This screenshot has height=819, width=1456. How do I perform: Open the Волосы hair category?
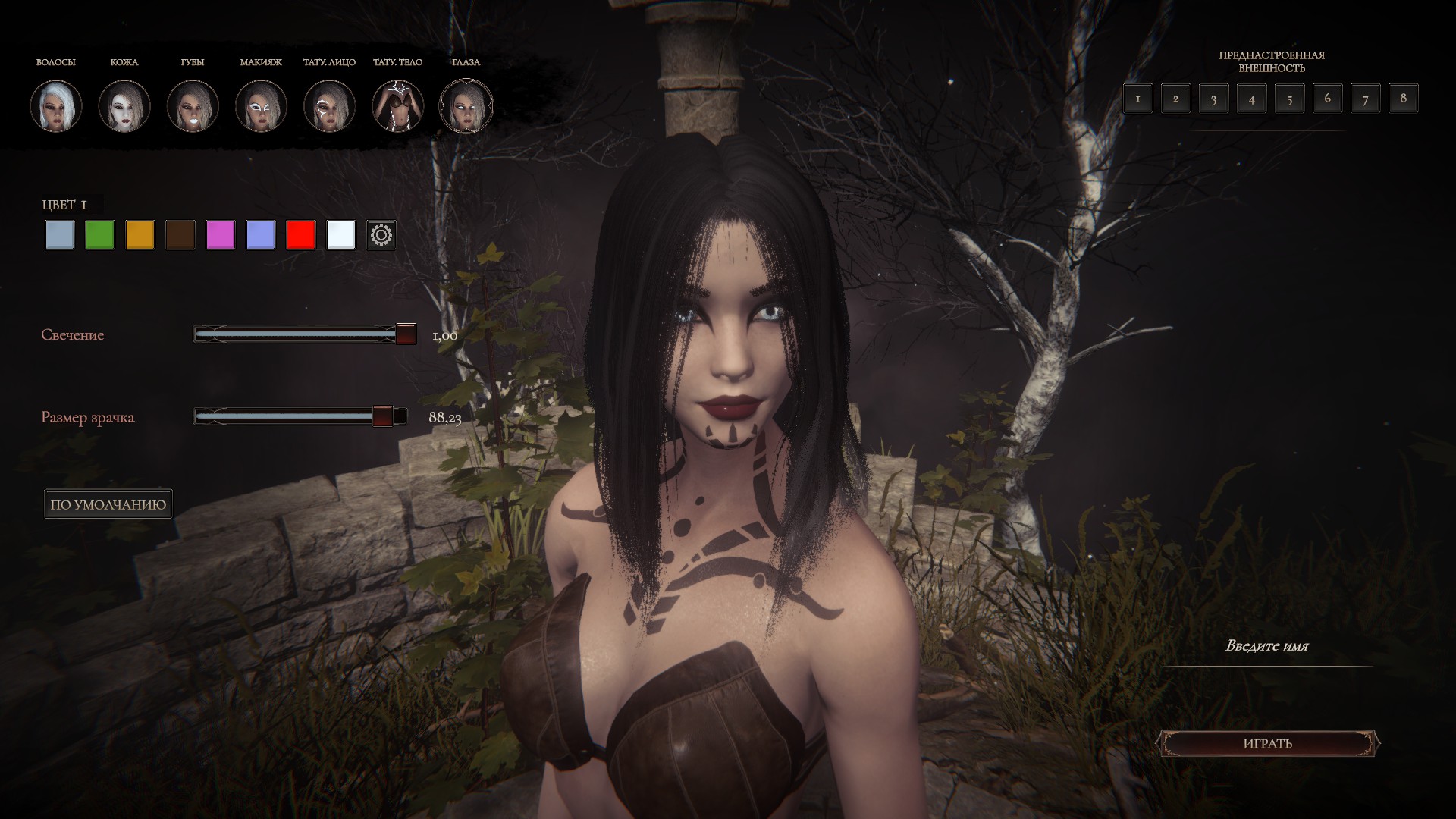[x=56, y=105]
